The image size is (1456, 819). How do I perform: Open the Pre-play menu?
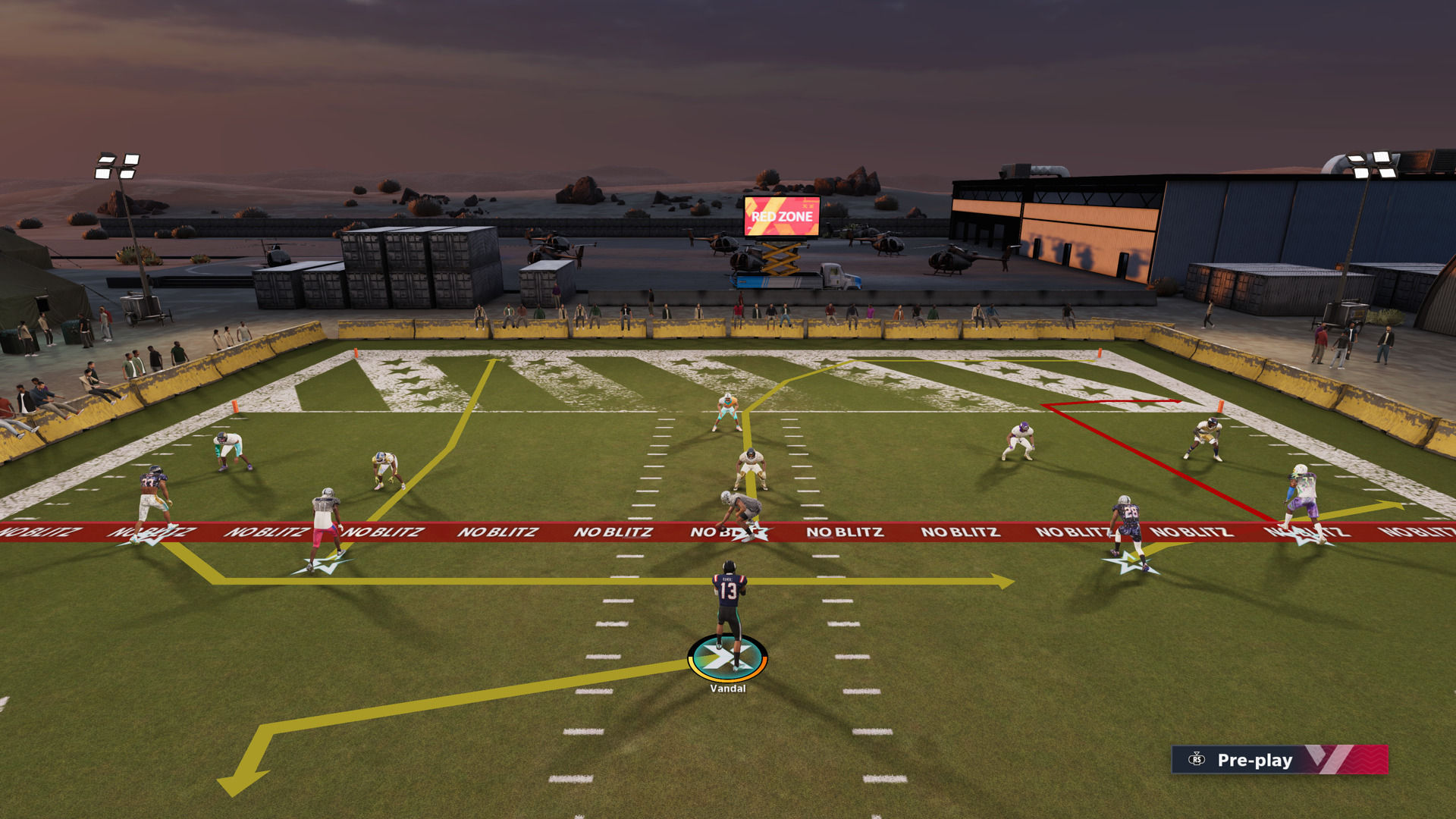[x=1254, y=760]
